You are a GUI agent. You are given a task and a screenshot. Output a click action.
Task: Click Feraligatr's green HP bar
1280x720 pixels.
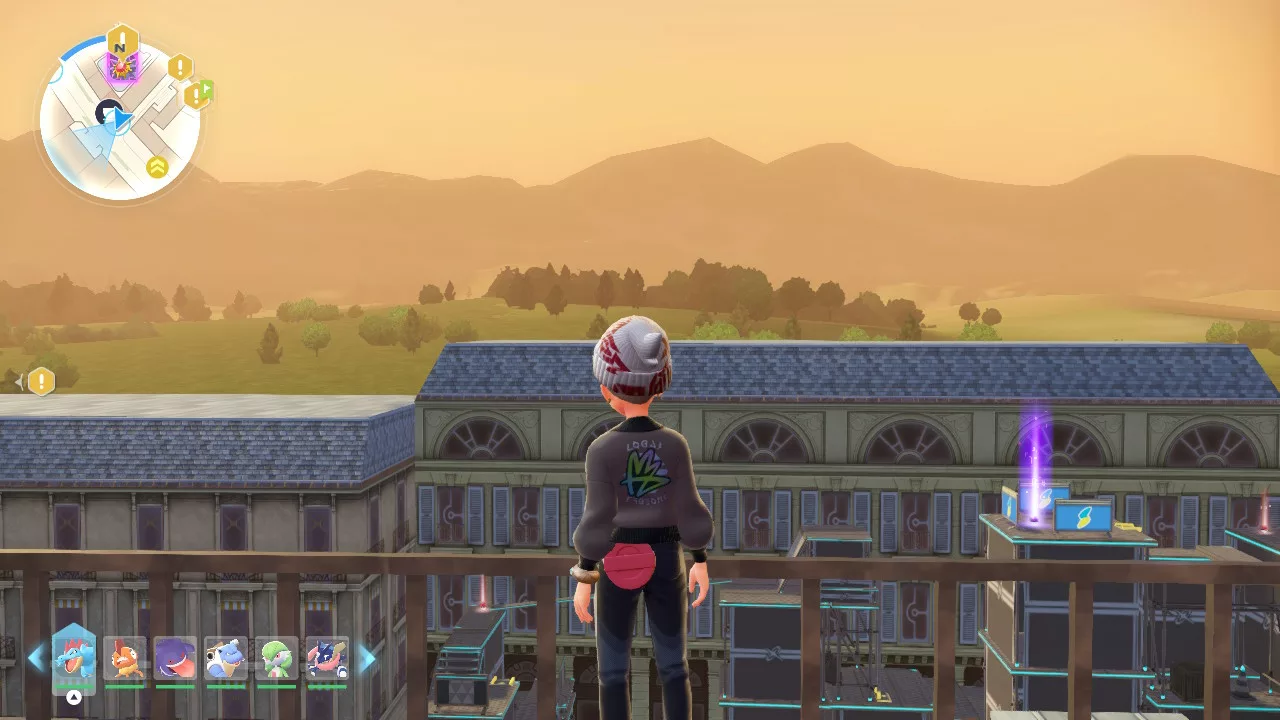(73, 686)
